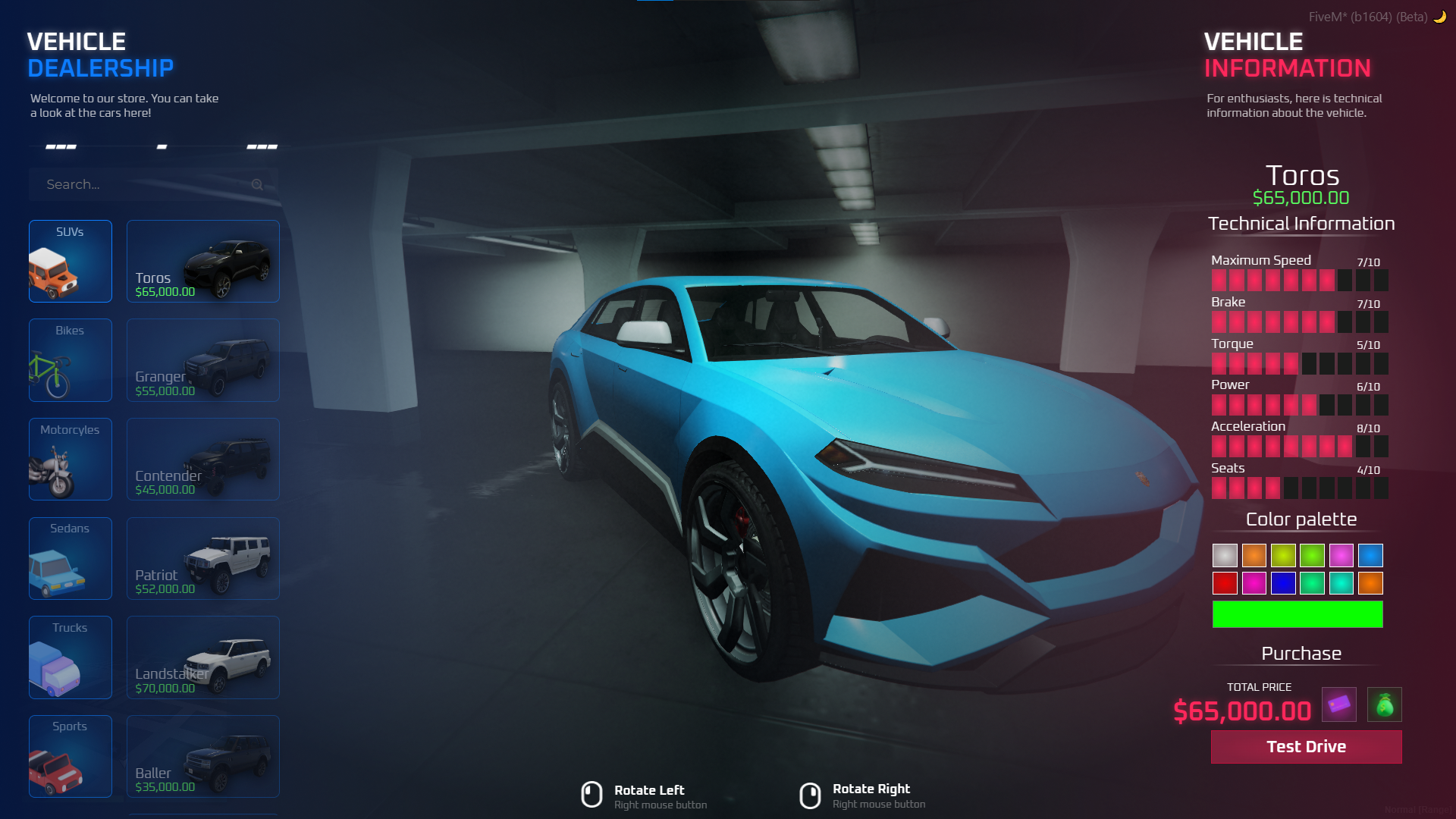Screen dimensions: 1456x819
Task: Click the magnifier icon in the search bar
Action: click(257, 184)
